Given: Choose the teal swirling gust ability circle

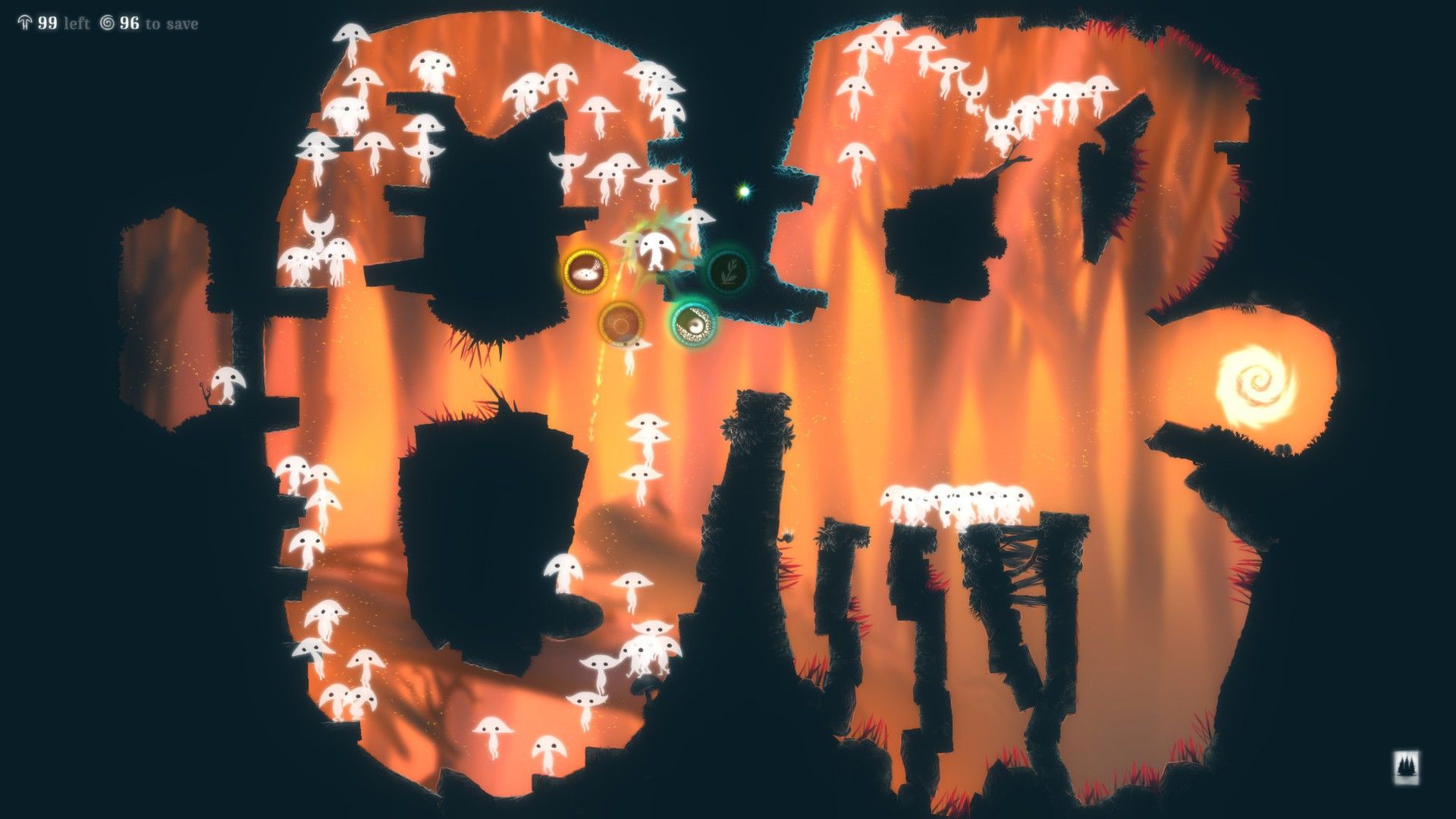Looking at the screenshot, I should 695,325.
